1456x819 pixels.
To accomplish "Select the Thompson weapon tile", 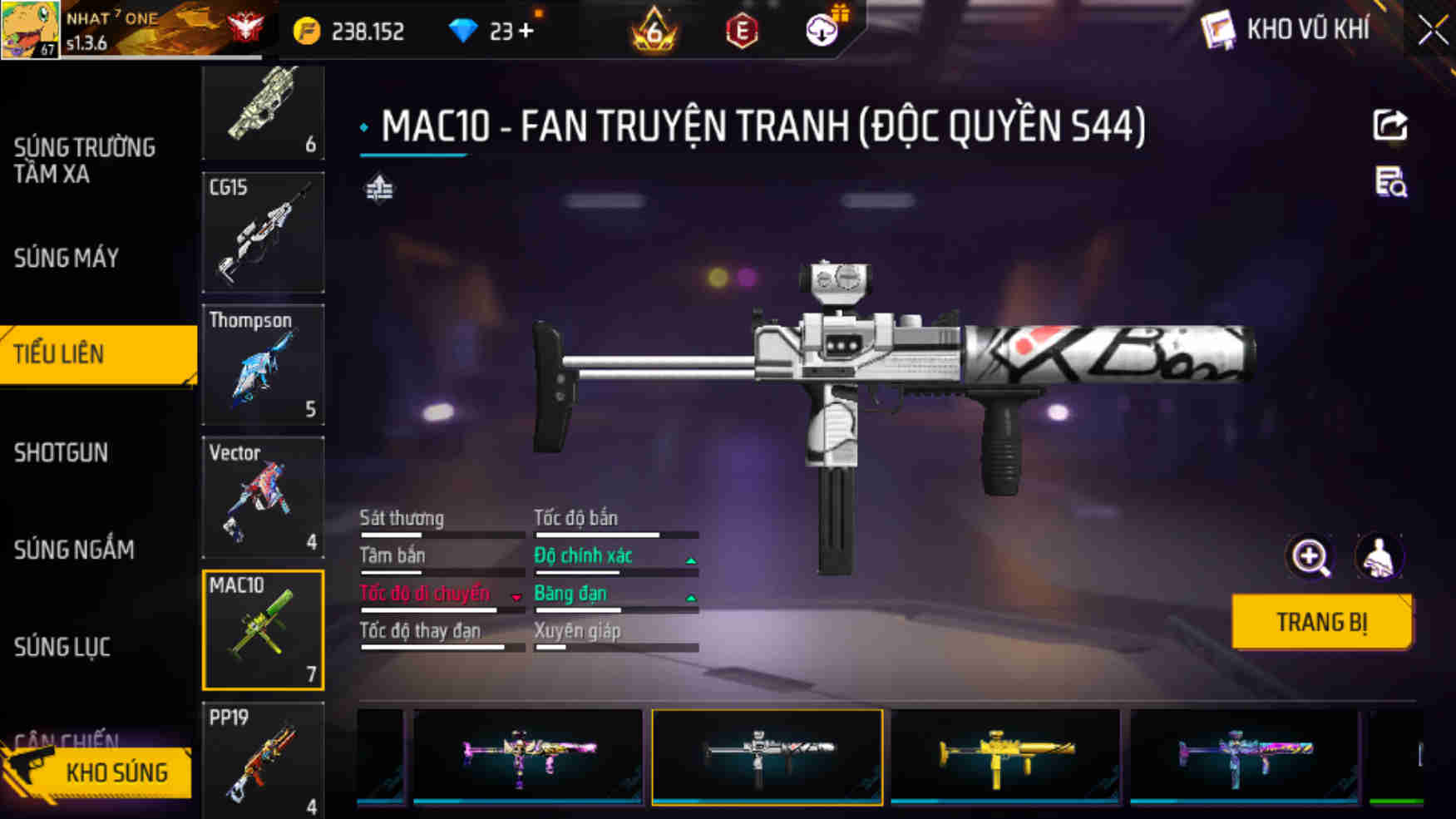I will point(263,365).
